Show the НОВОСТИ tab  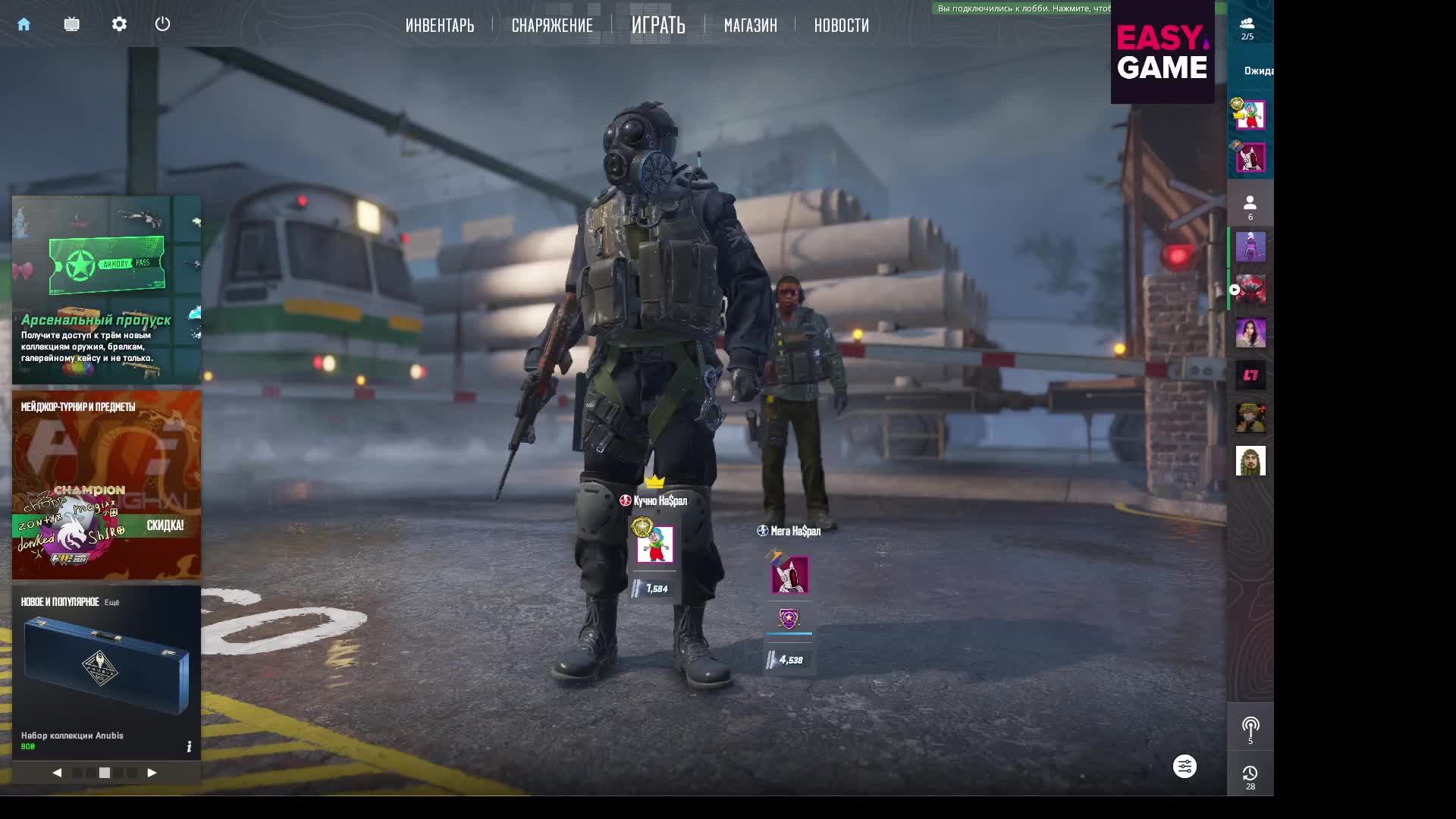[841, 26]
